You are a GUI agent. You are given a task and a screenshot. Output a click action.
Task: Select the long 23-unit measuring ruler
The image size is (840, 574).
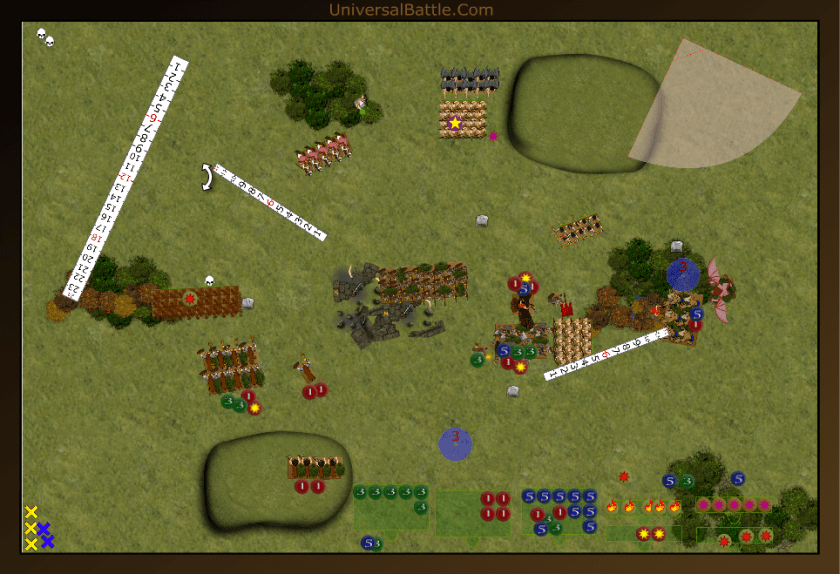coord(125,177)
